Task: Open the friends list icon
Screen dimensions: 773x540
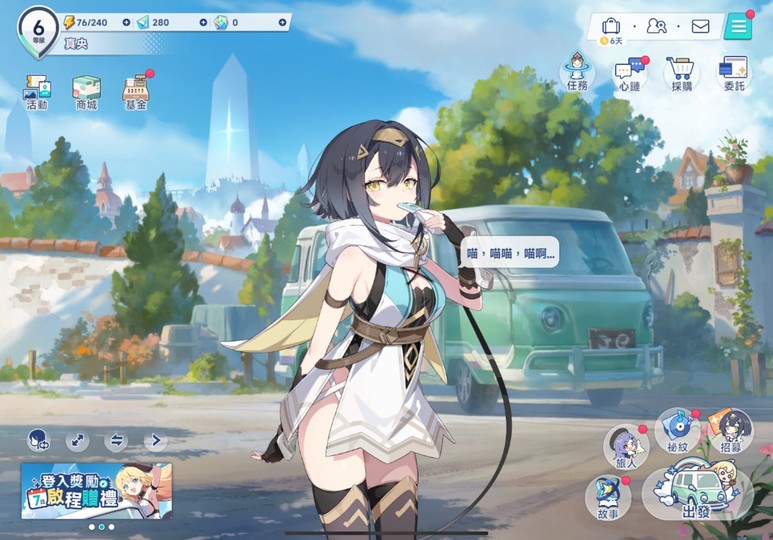Action: [x=656, y=26]
